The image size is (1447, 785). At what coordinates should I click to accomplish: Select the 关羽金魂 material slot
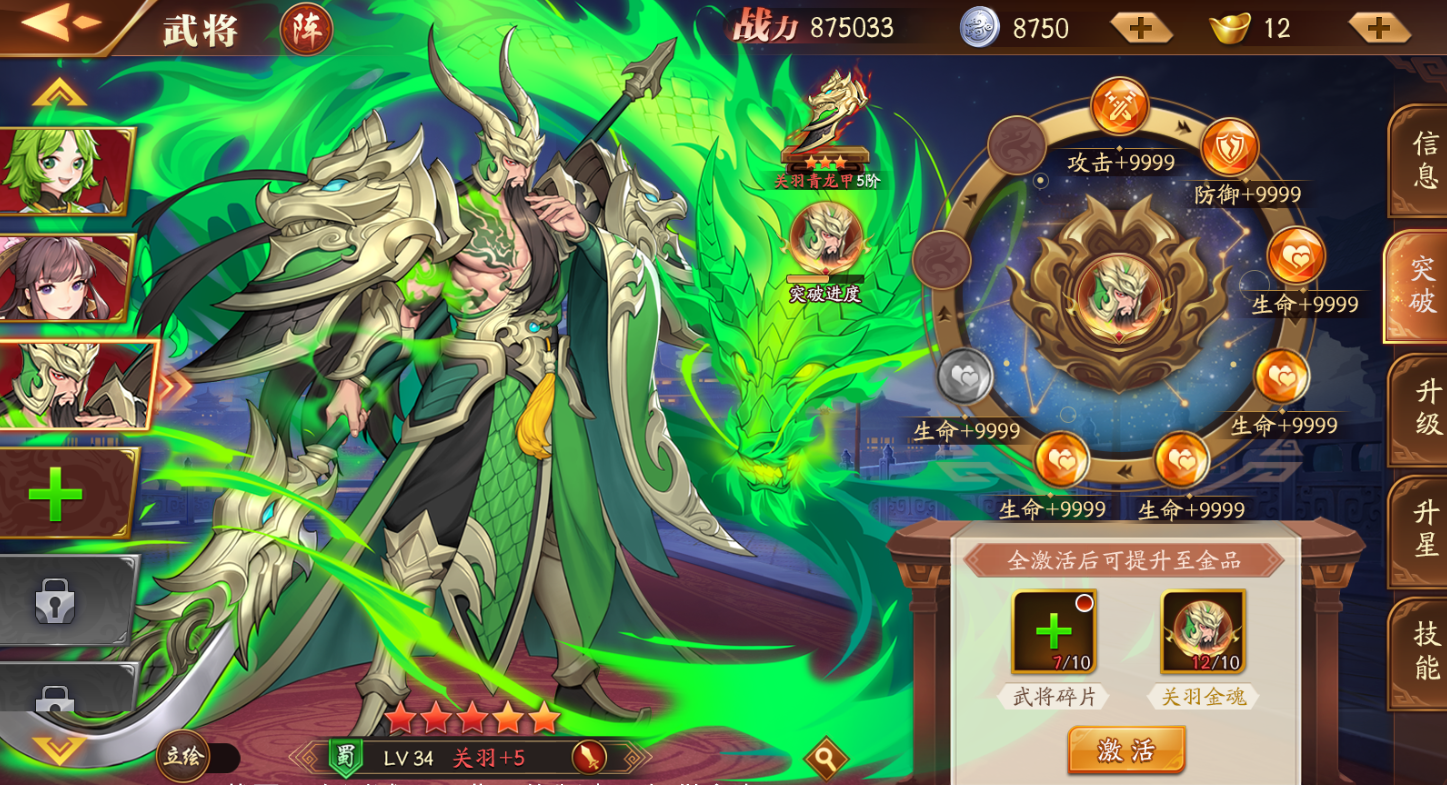click(1202, 632)
